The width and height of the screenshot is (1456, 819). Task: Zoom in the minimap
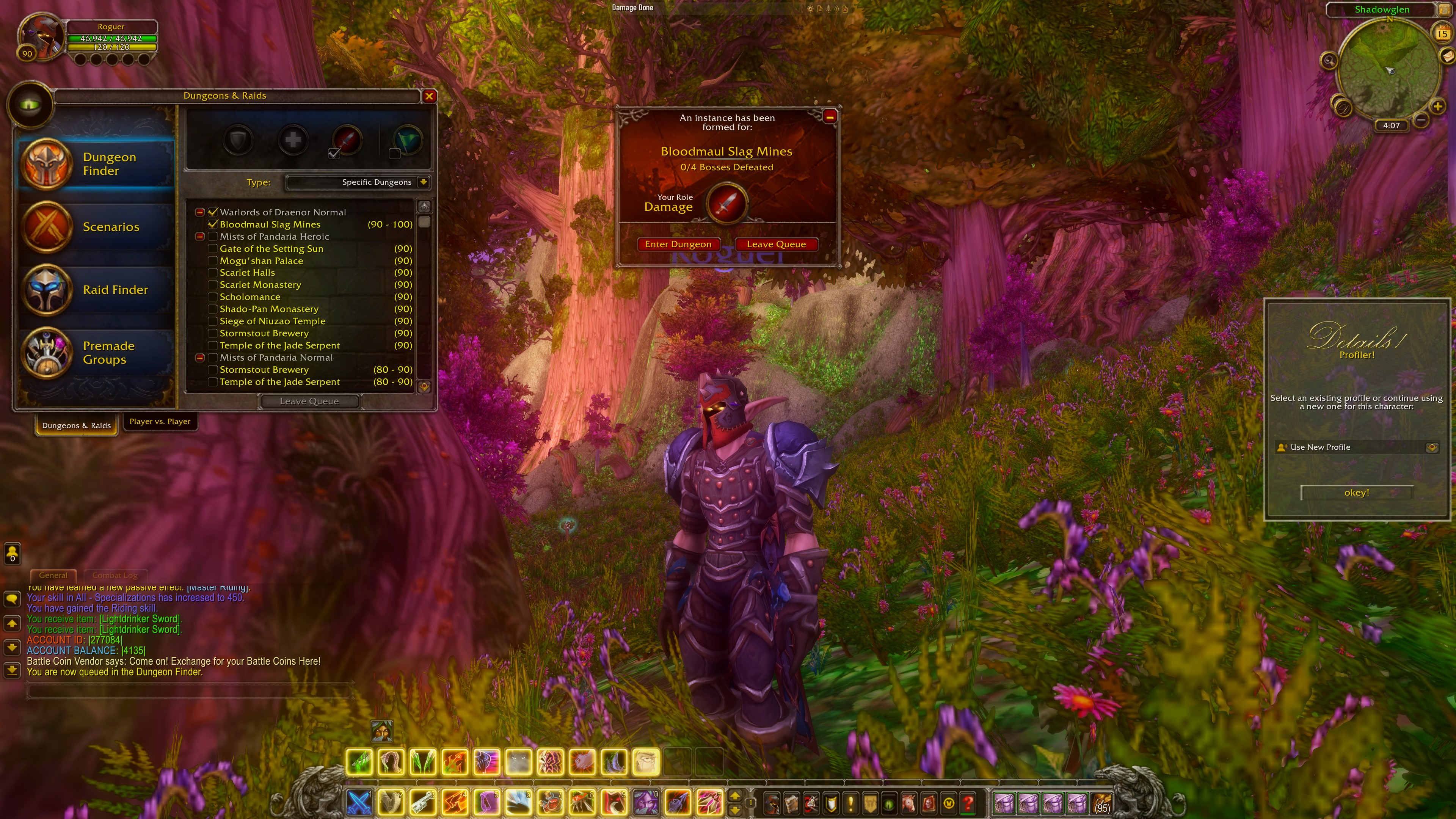pos(1437,106)
